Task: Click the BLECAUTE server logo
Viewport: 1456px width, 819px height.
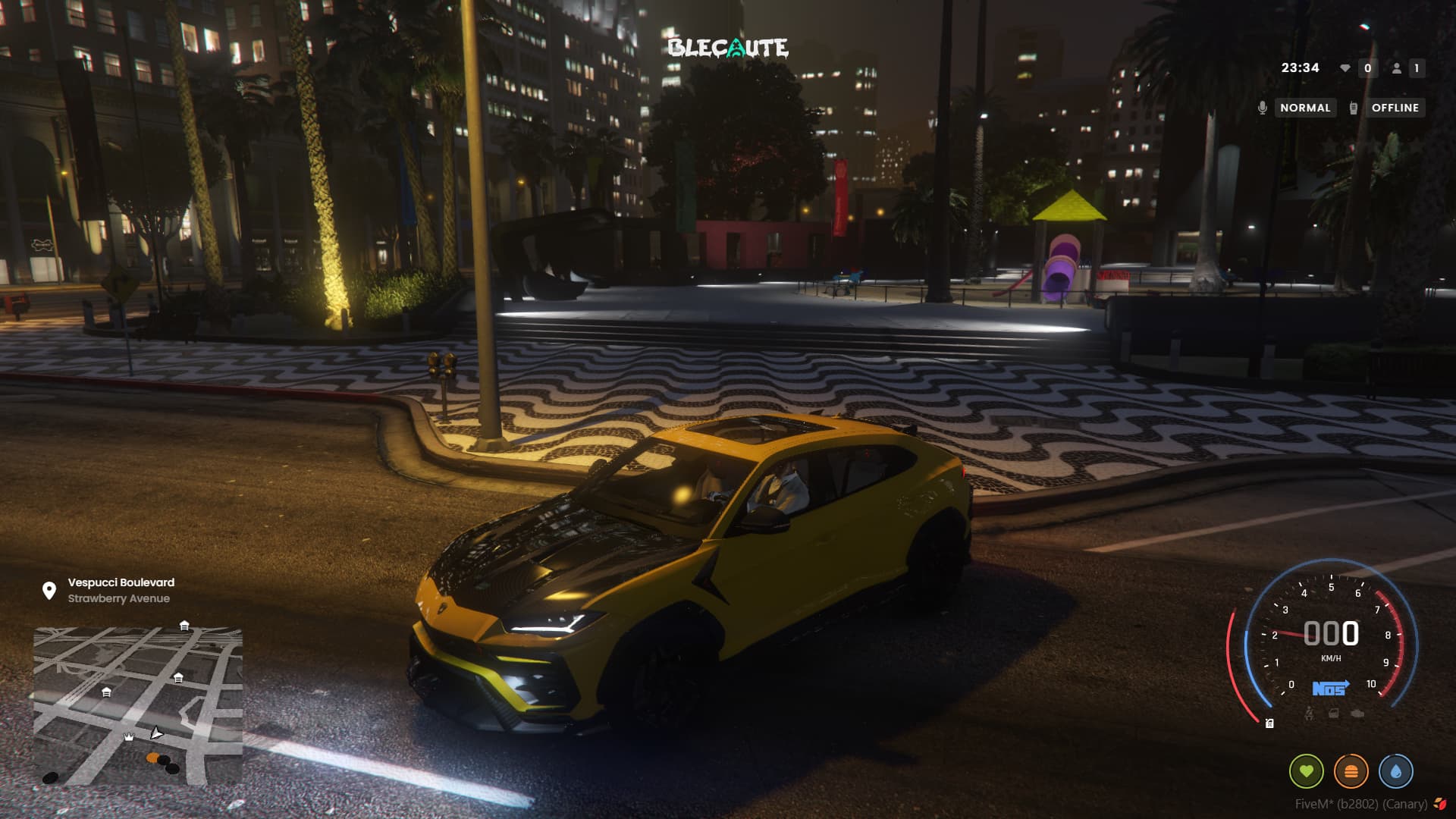Action: [x=728, y=48]
